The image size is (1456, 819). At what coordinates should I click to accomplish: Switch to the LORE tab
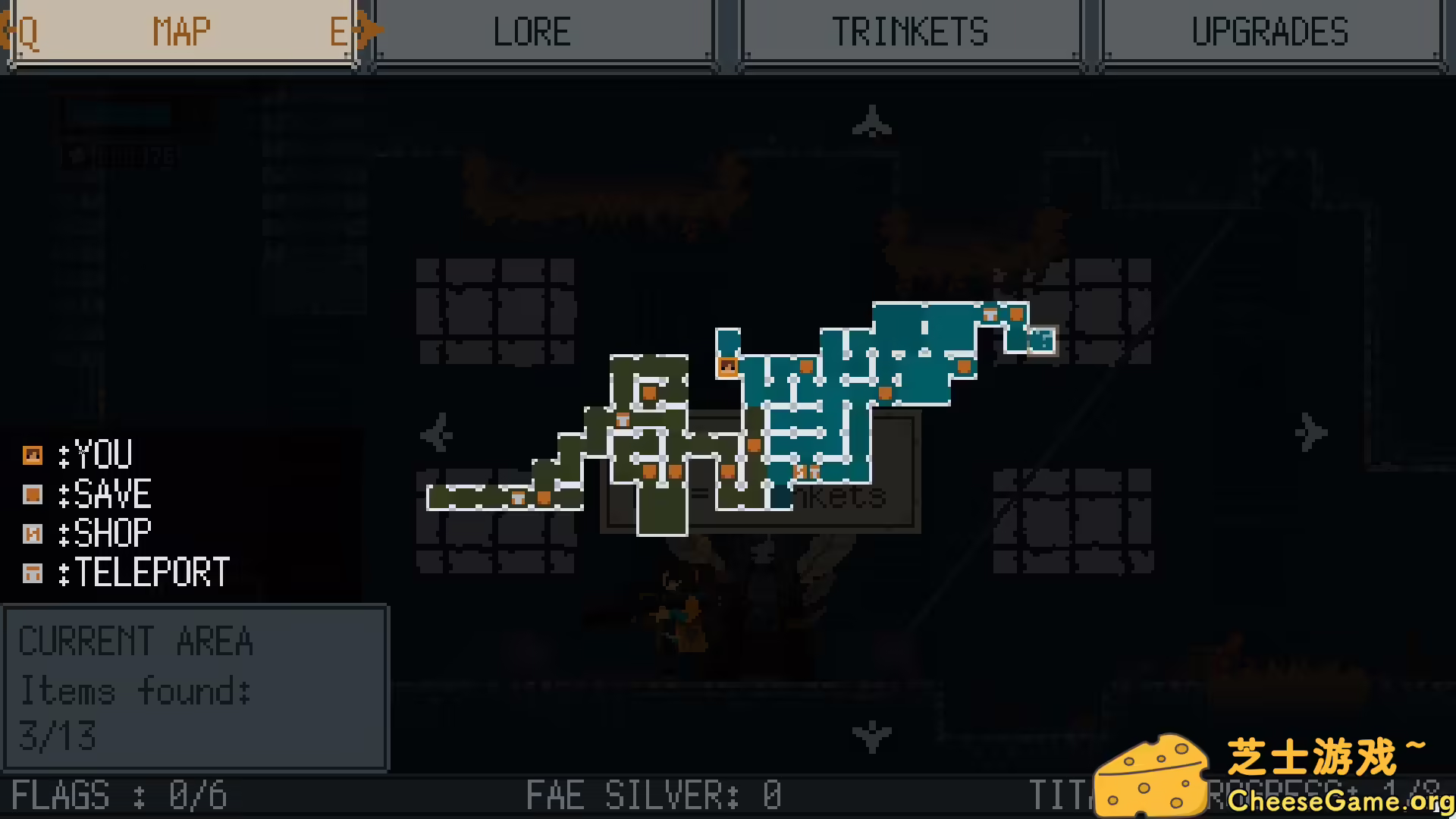(x=532, y=32)
